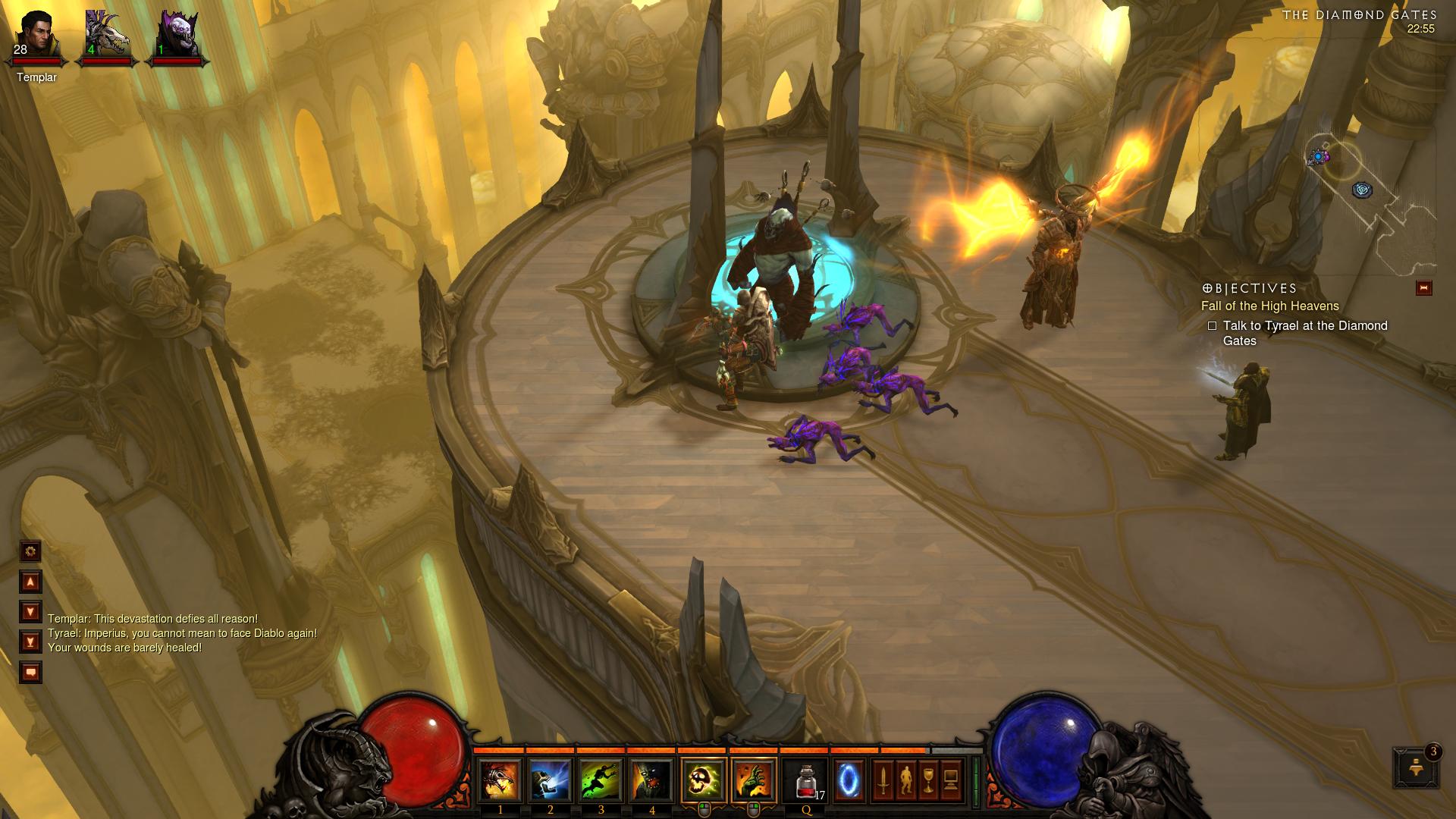This screenshot has height=819, width=1456.
Task: Open the golden figure character menu
Action: (x=905, y=780)
